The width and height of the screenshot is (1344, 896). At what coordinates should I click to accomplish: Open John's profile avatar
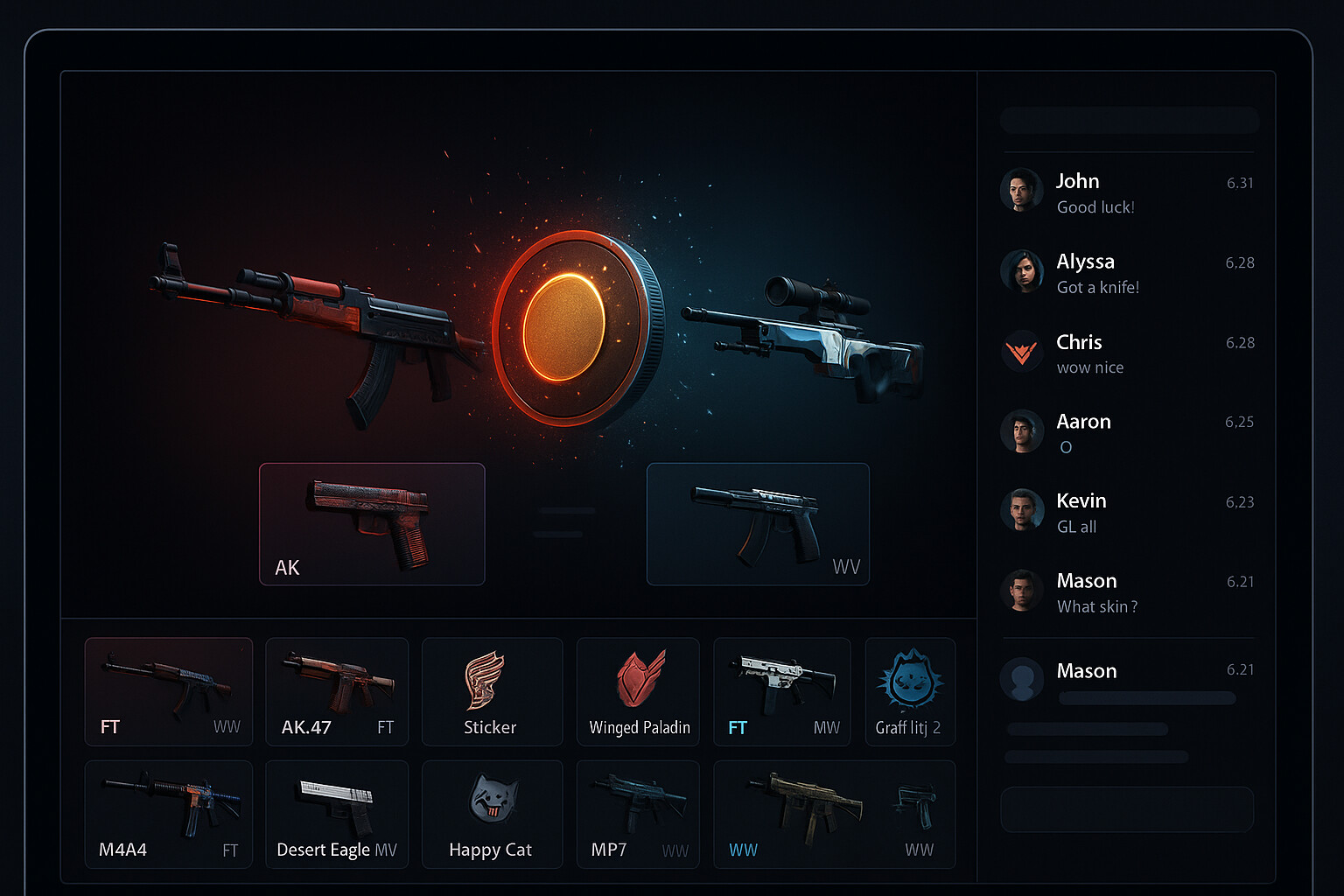[1021, 190]
